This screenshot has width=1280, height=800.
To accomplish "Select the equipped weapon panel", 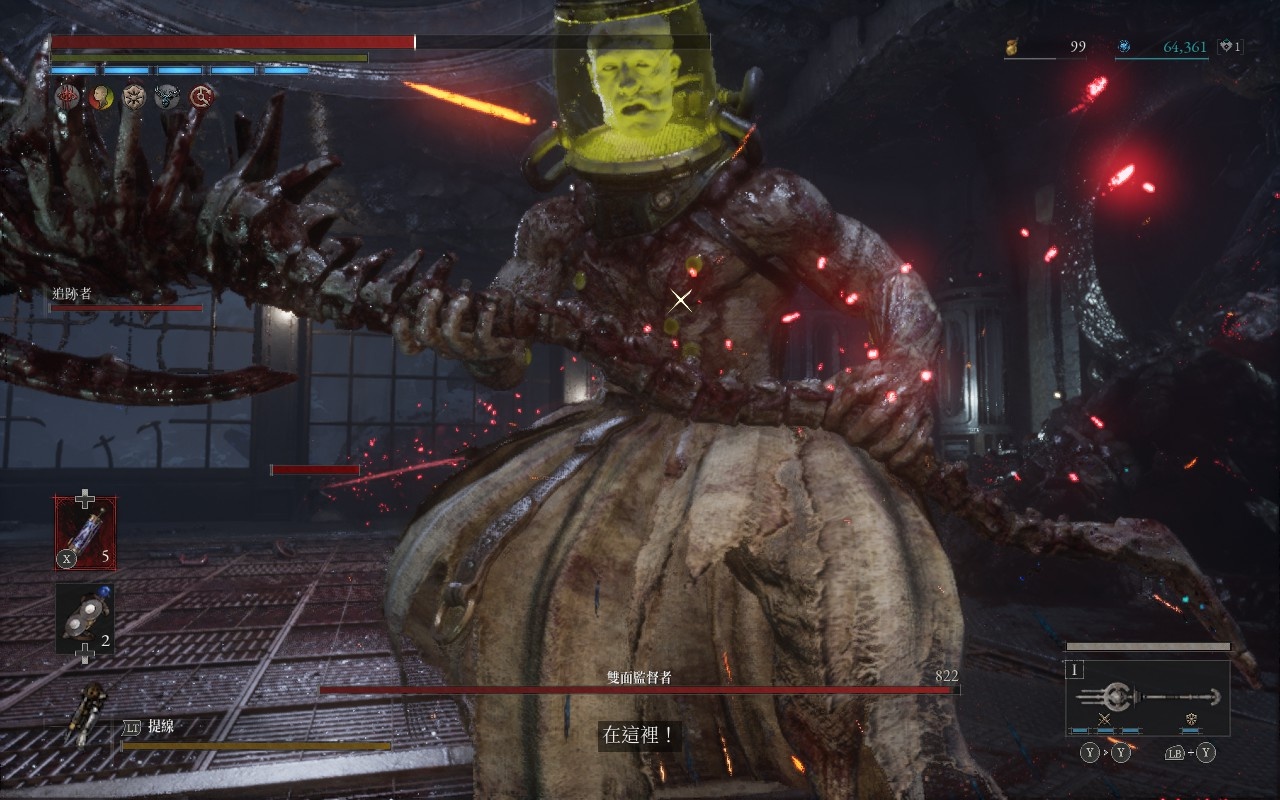I will [1147, 696].
